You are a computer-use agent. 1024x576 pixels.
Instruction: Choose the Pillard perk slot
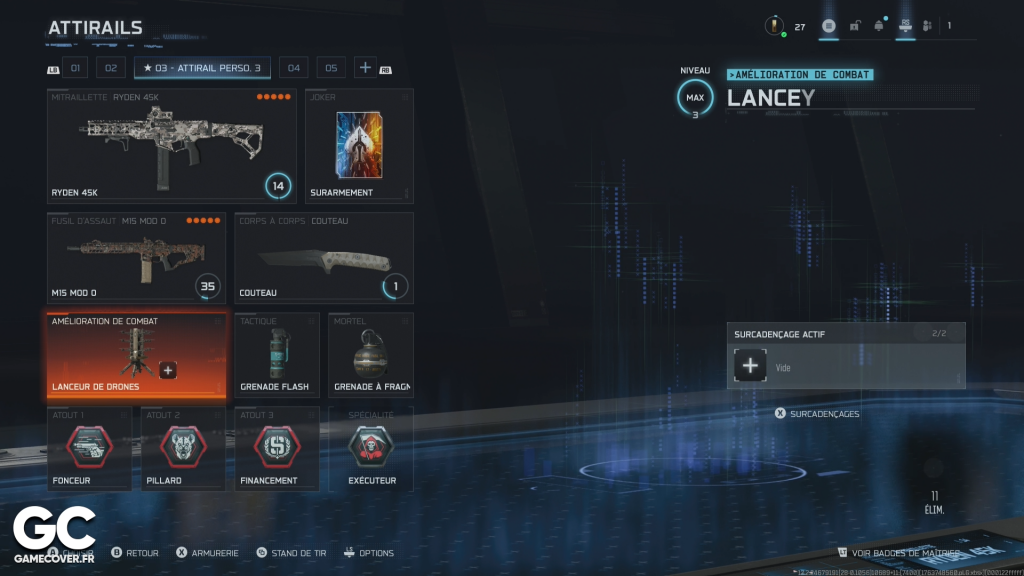click(x=183, y=449)
